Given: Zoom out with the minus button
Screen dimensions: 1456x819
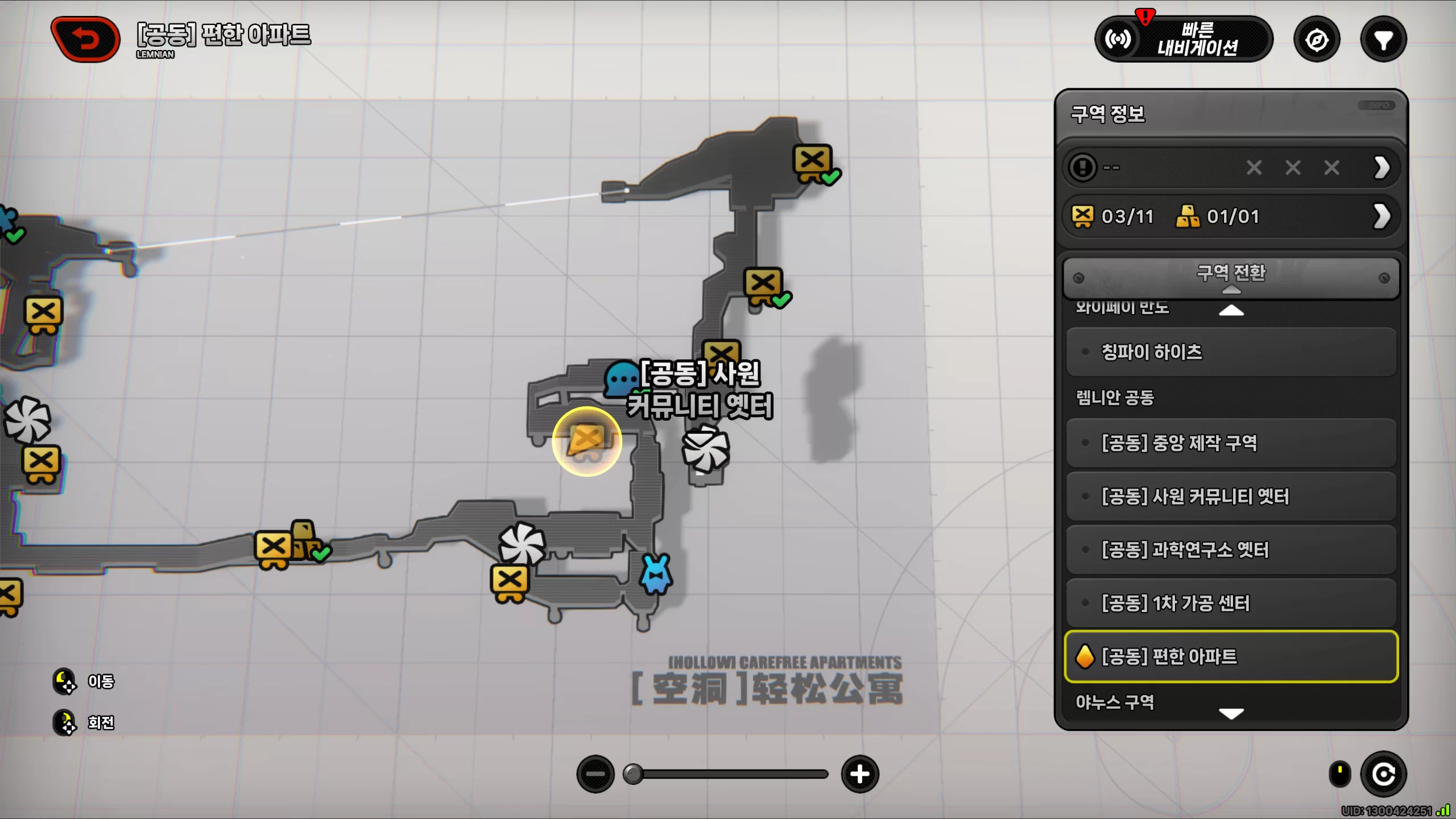Looking at the screenshot, I should tap(595, 774).
